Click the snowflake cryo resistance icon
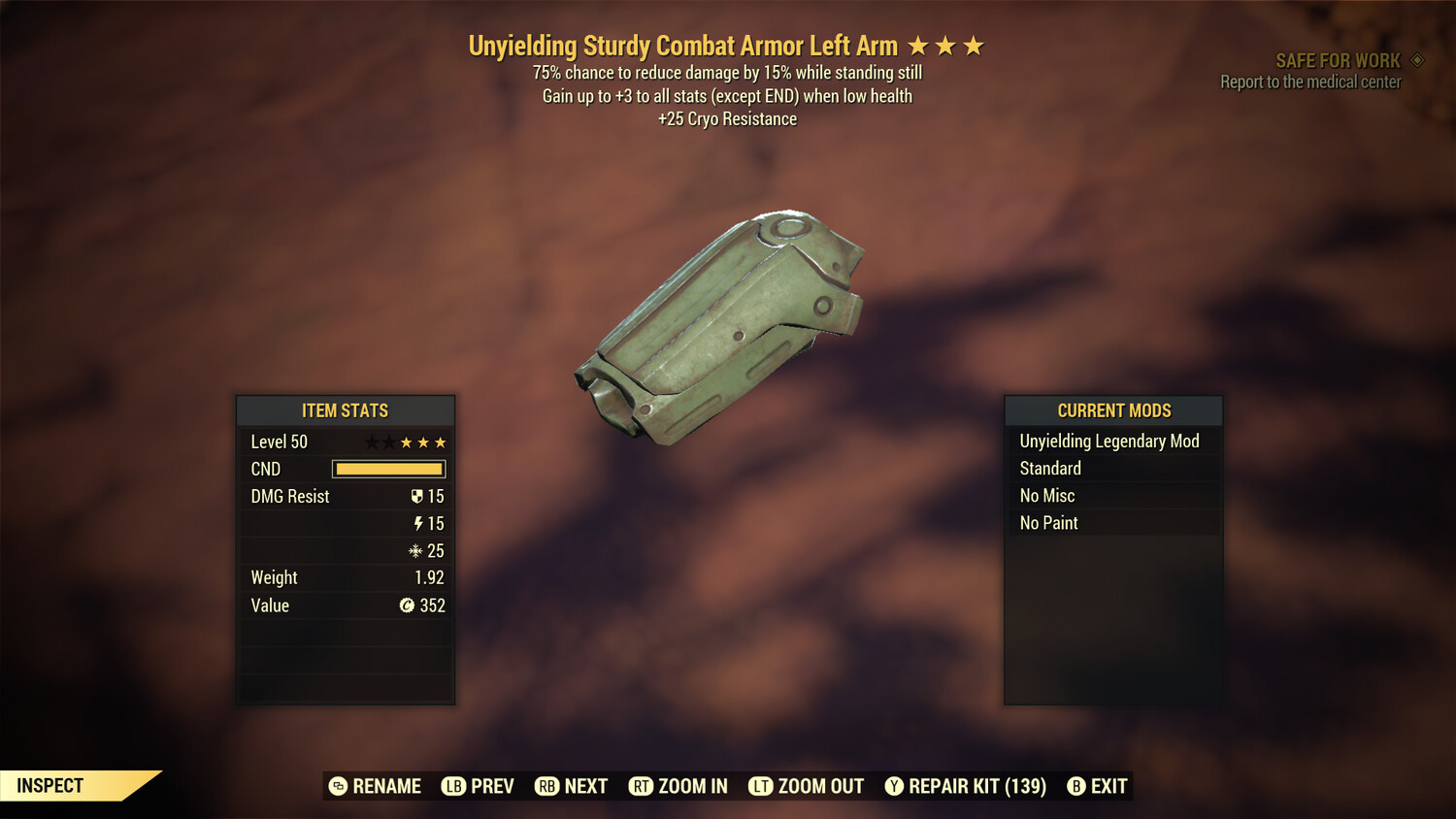Screen dimensions: 1456x819 click(x=417, y=550)
